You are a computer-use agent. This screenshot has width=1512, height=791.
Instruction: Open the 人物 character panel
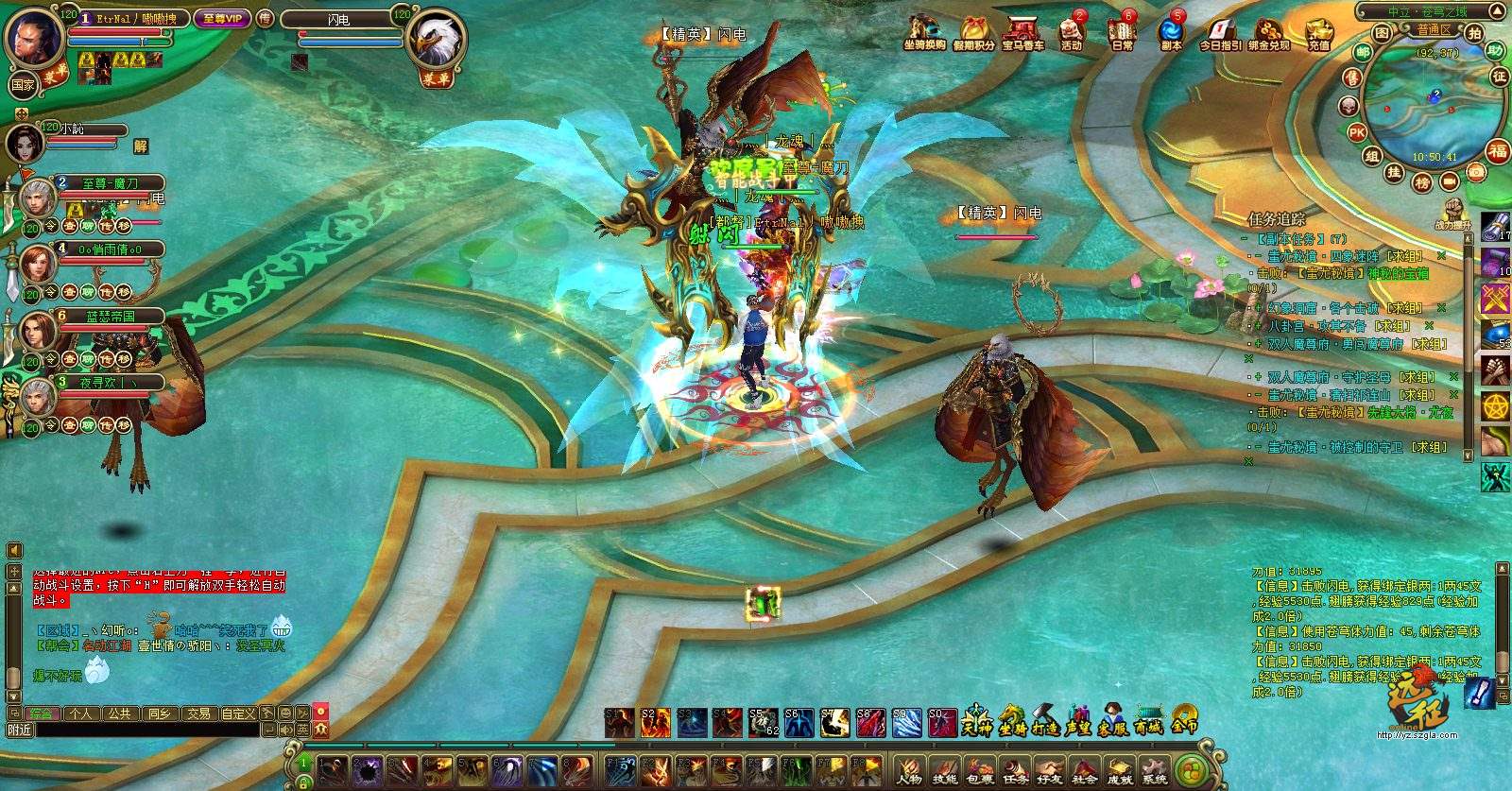click(909, 771)
